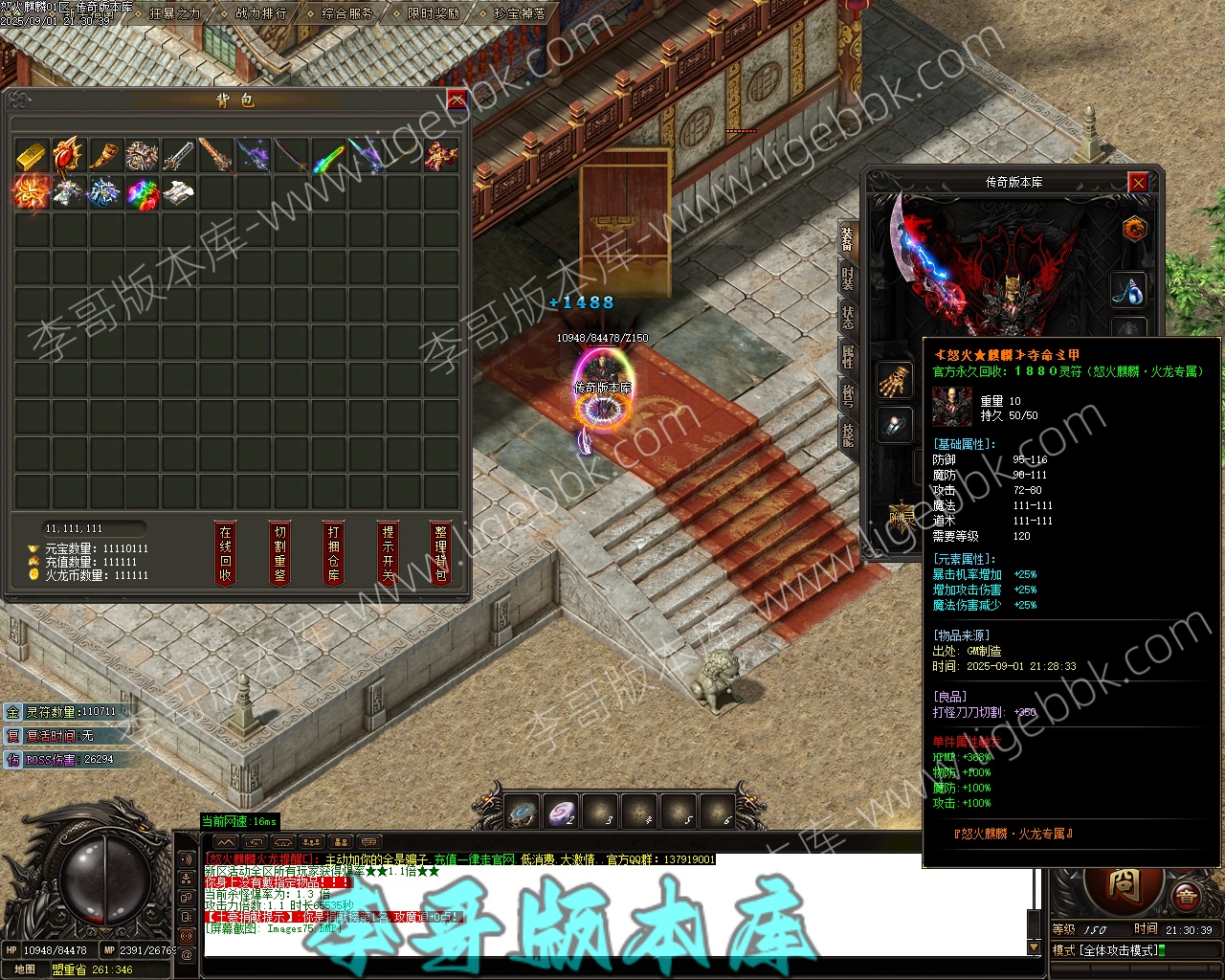Switch to the 状态 status tab
The image size is (1225, 980).
(x=848, y=318)
